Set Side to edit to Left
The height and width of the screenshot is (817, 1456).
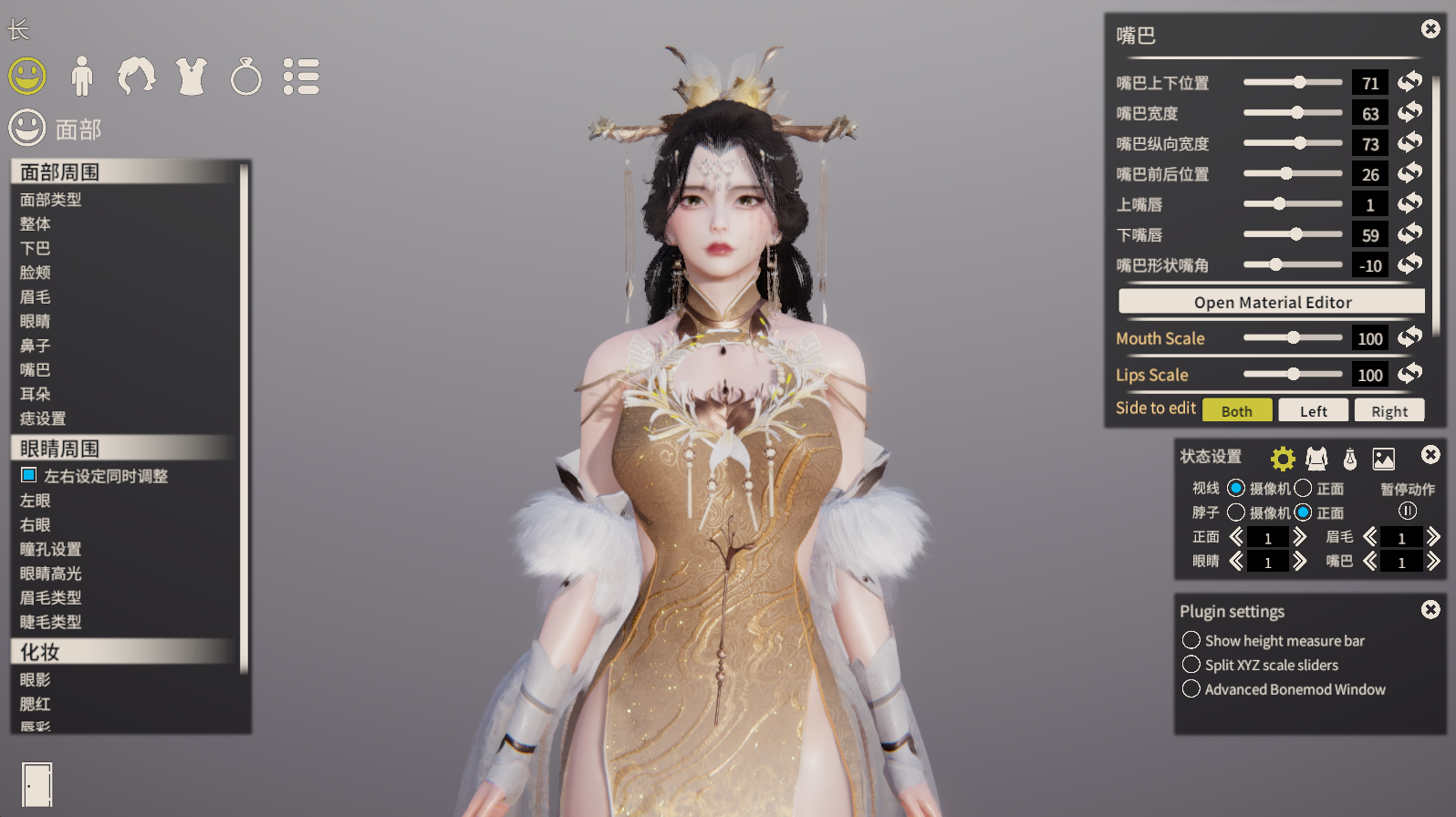pyautogui.click(x=1313, y=411)
